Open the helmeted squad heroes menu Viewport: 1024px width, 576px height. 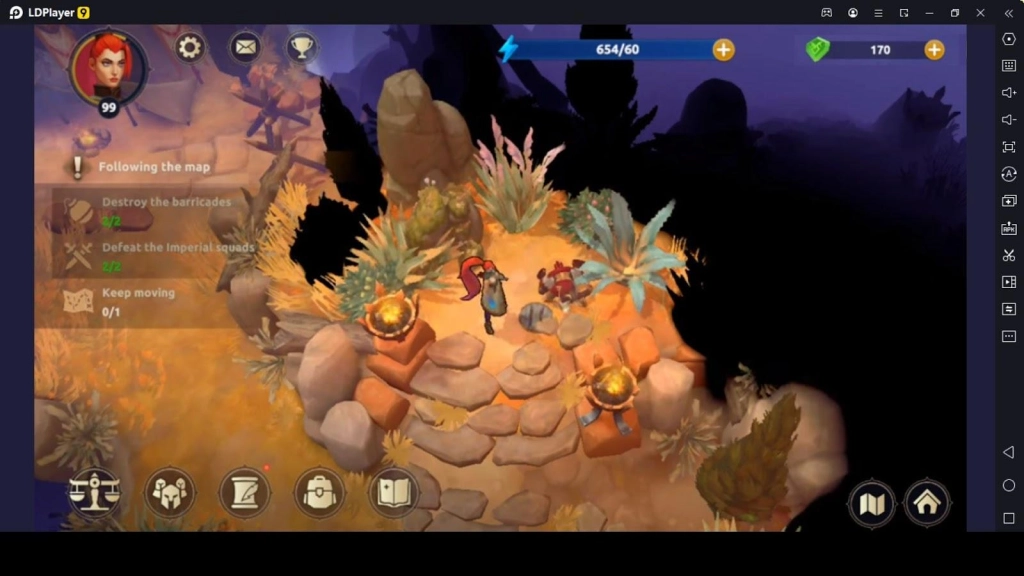(x=169, y=492)
